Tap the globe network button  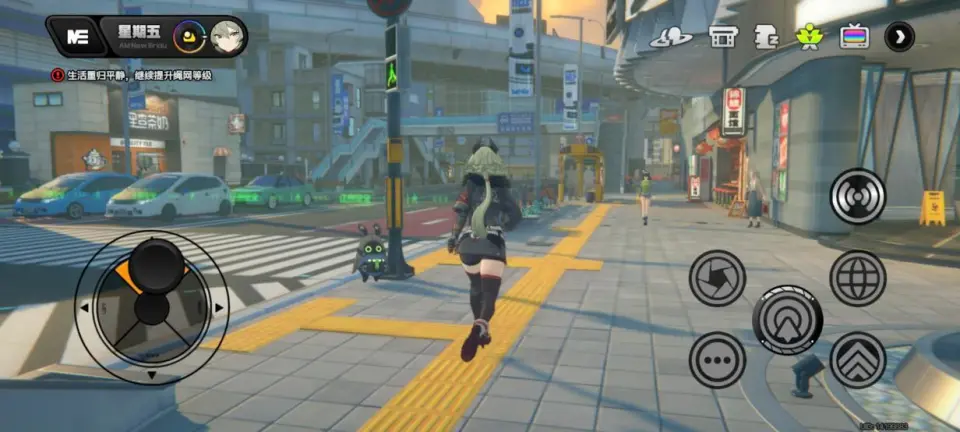858,278
